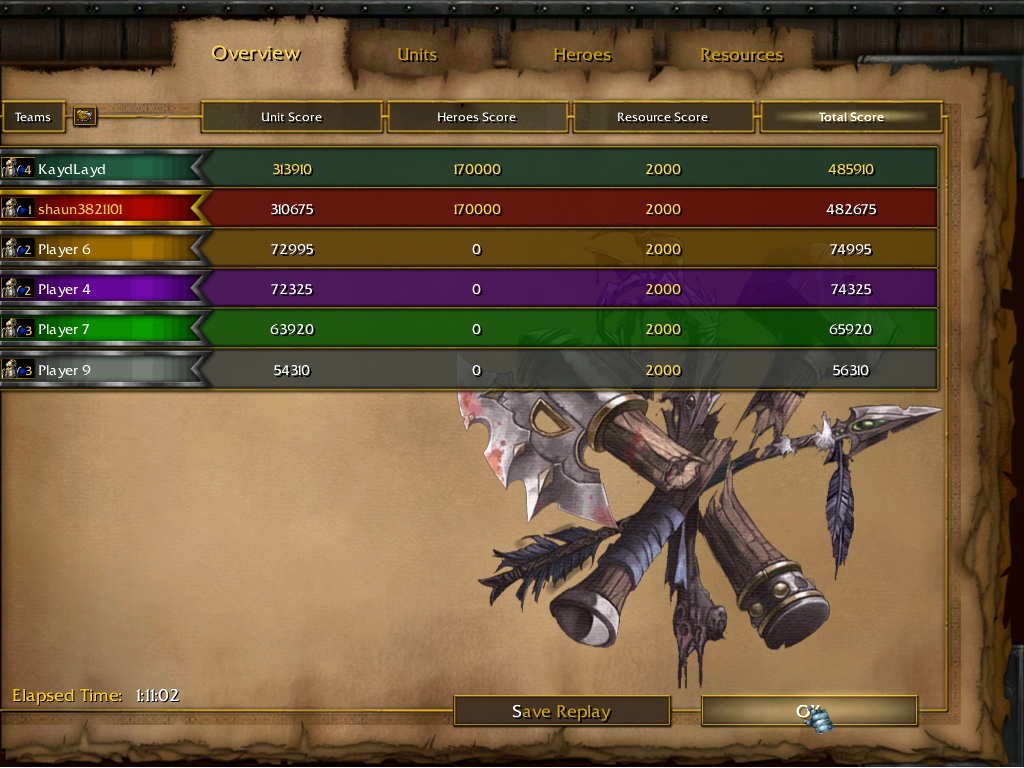Sort by Heroes Score column
This screenshot has width=1024, height=768.
click(x=476, y=117)
